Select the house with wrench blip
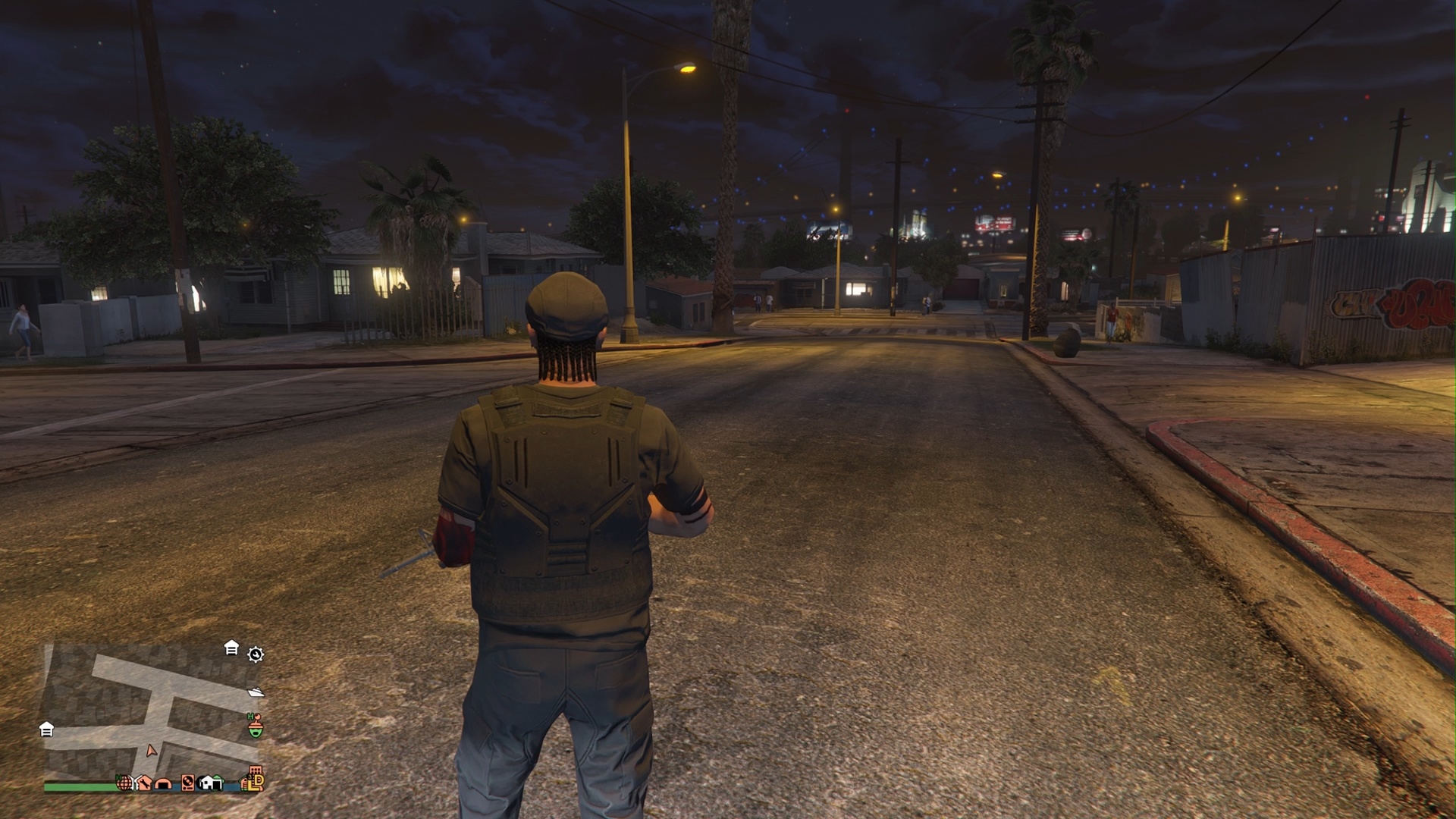Screen dimensions: 1456x819 pyautogui.click(x=143, y=783)
